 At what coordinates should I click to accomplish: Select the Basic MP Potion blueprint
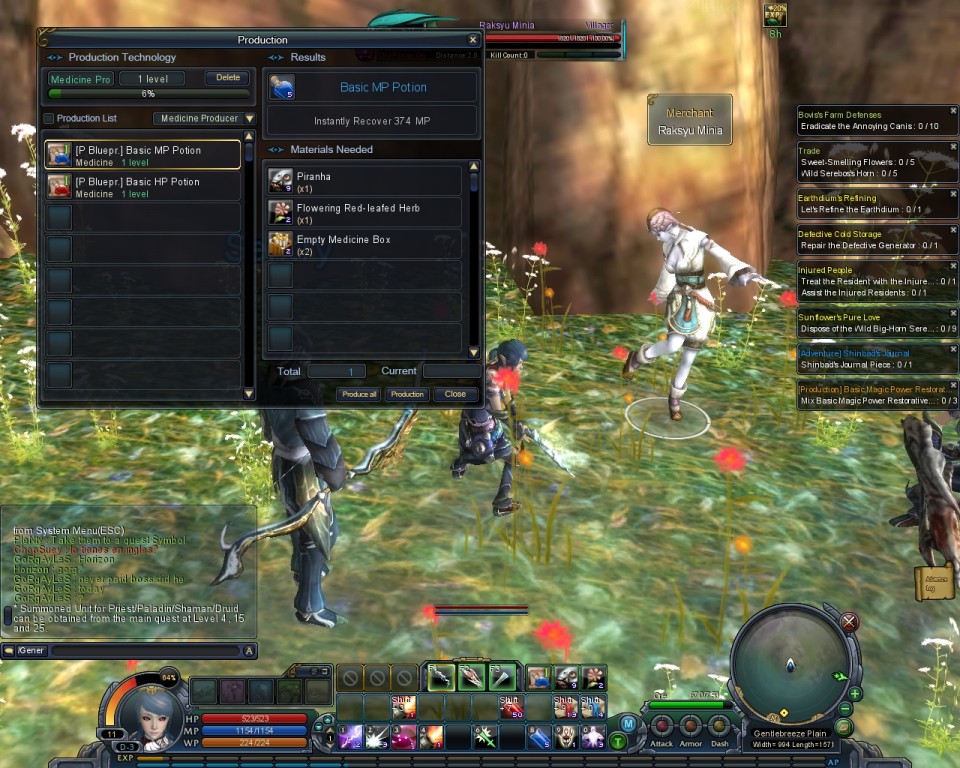pos(143,155)
